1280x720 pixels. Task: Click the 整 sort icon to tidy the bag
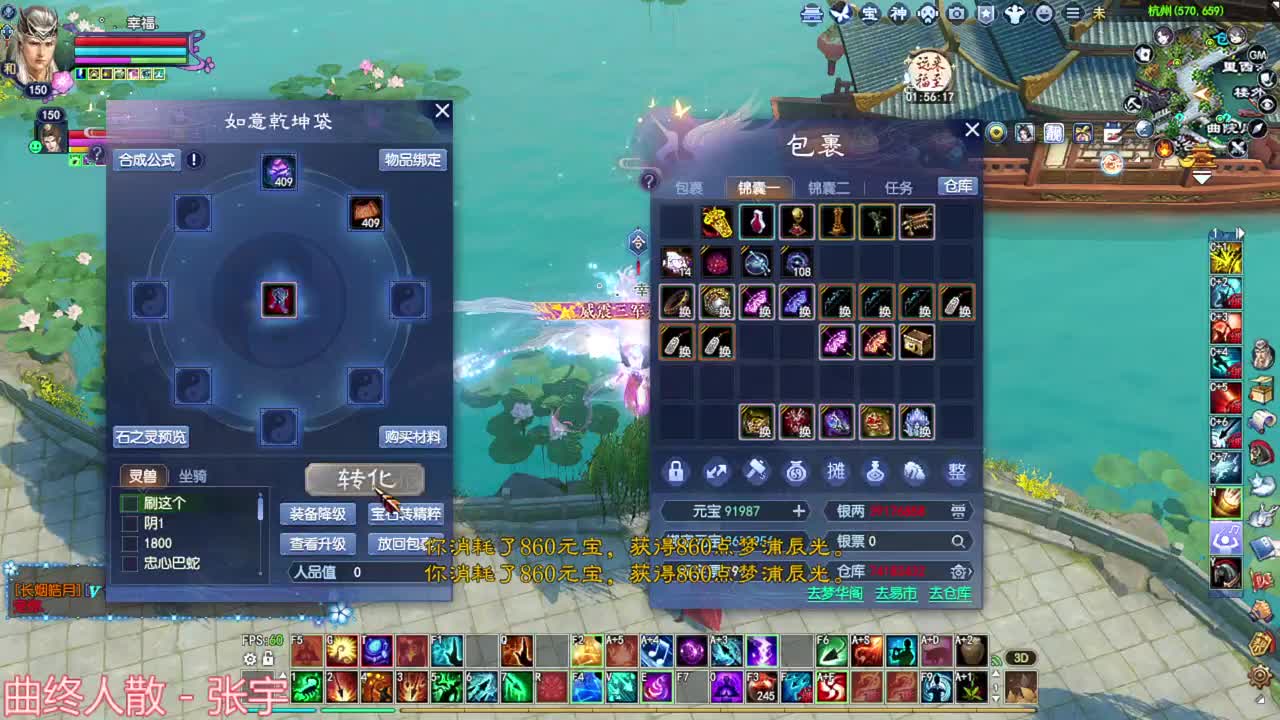(x=956, y=472)
